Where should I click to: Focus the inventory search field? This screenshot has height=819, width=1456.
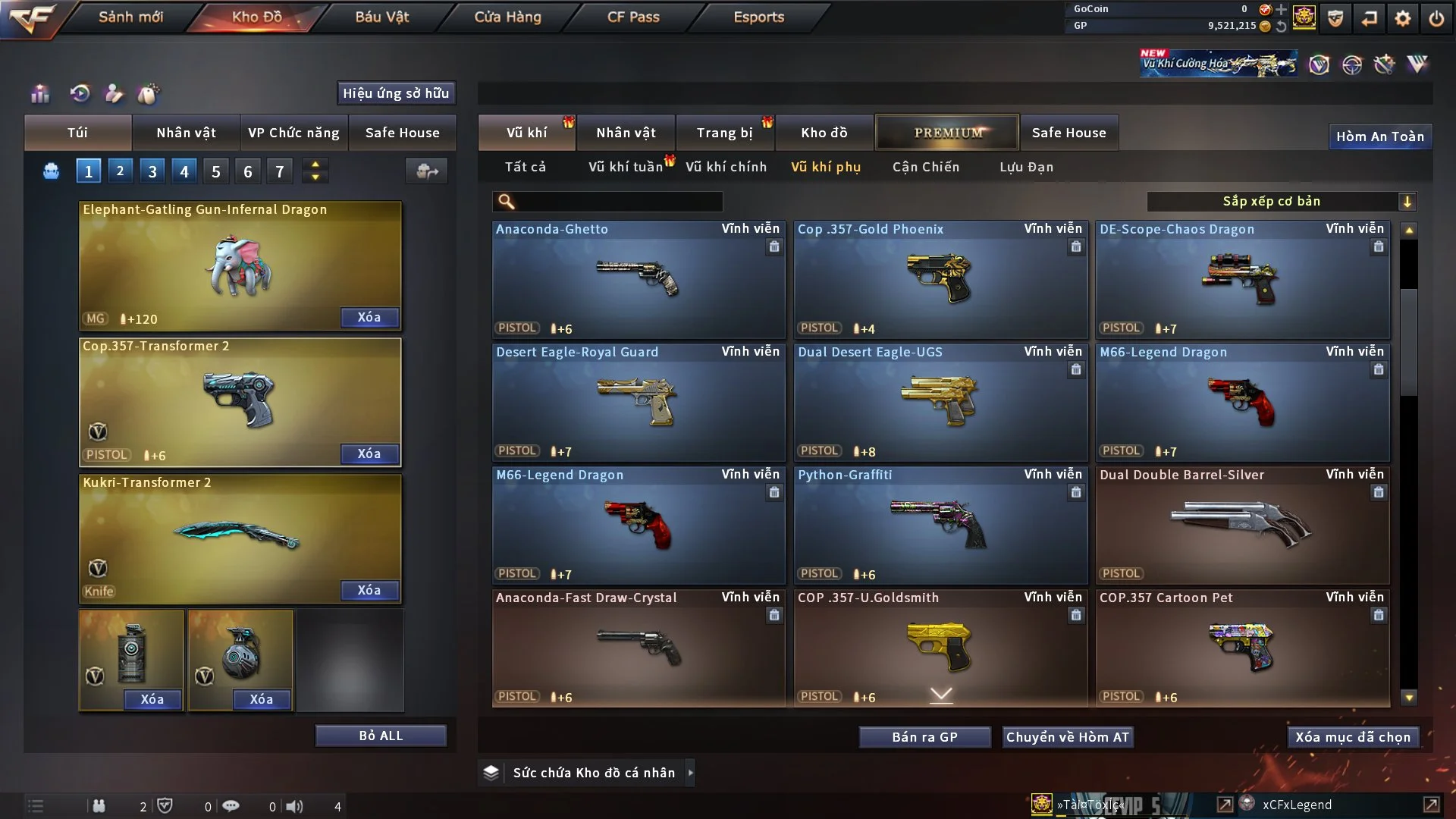[x=618, y=201]
